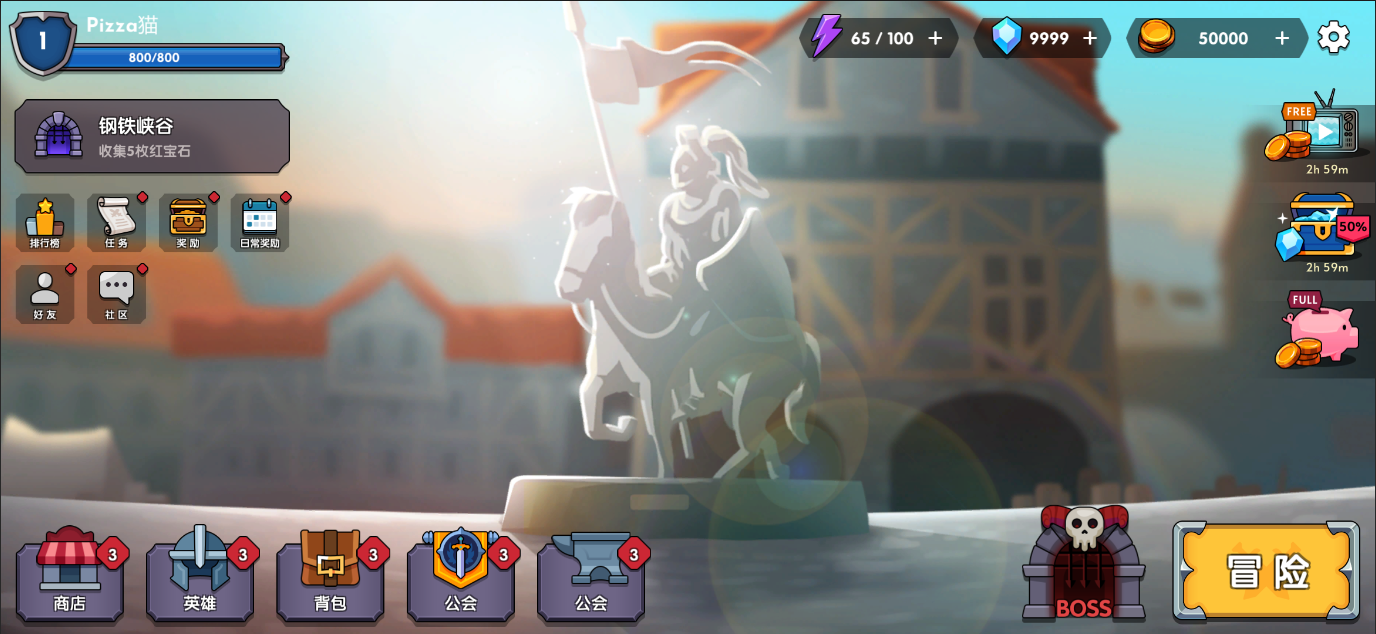Check the 日常奖励 daily rewards calendar

[x=260, y=222]
